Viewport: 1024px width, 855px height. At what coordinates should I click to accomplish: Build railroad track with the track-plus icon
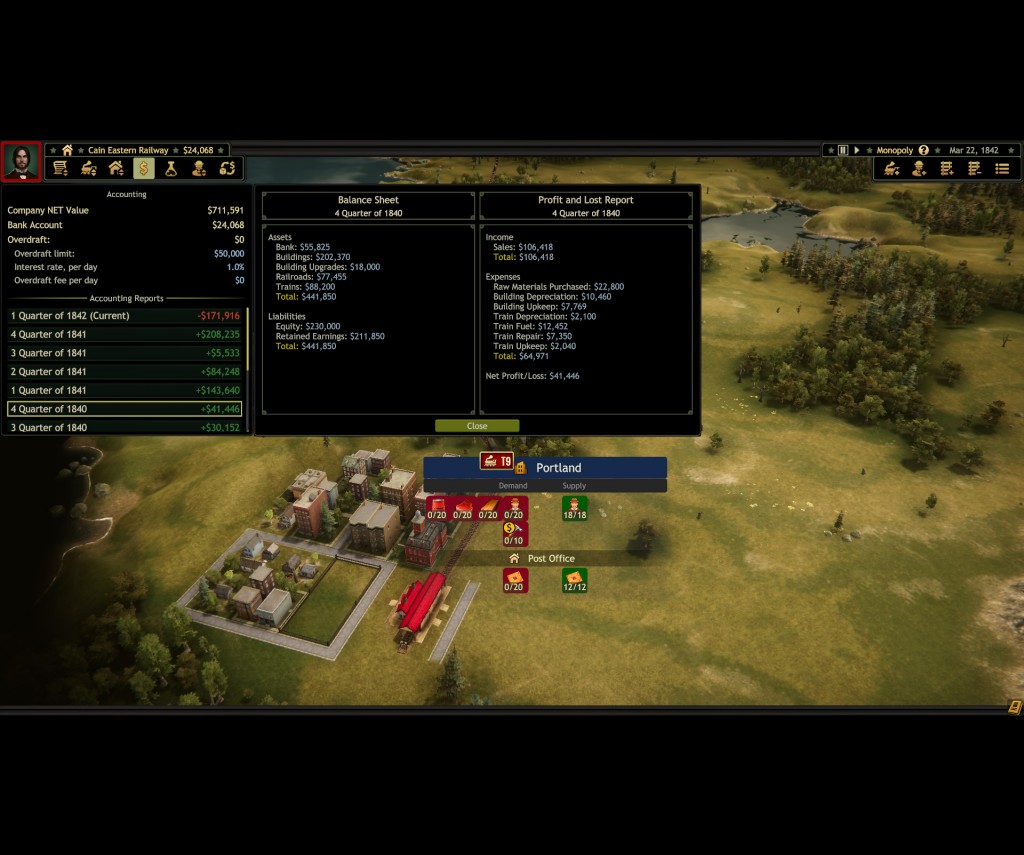click(946, 169)
